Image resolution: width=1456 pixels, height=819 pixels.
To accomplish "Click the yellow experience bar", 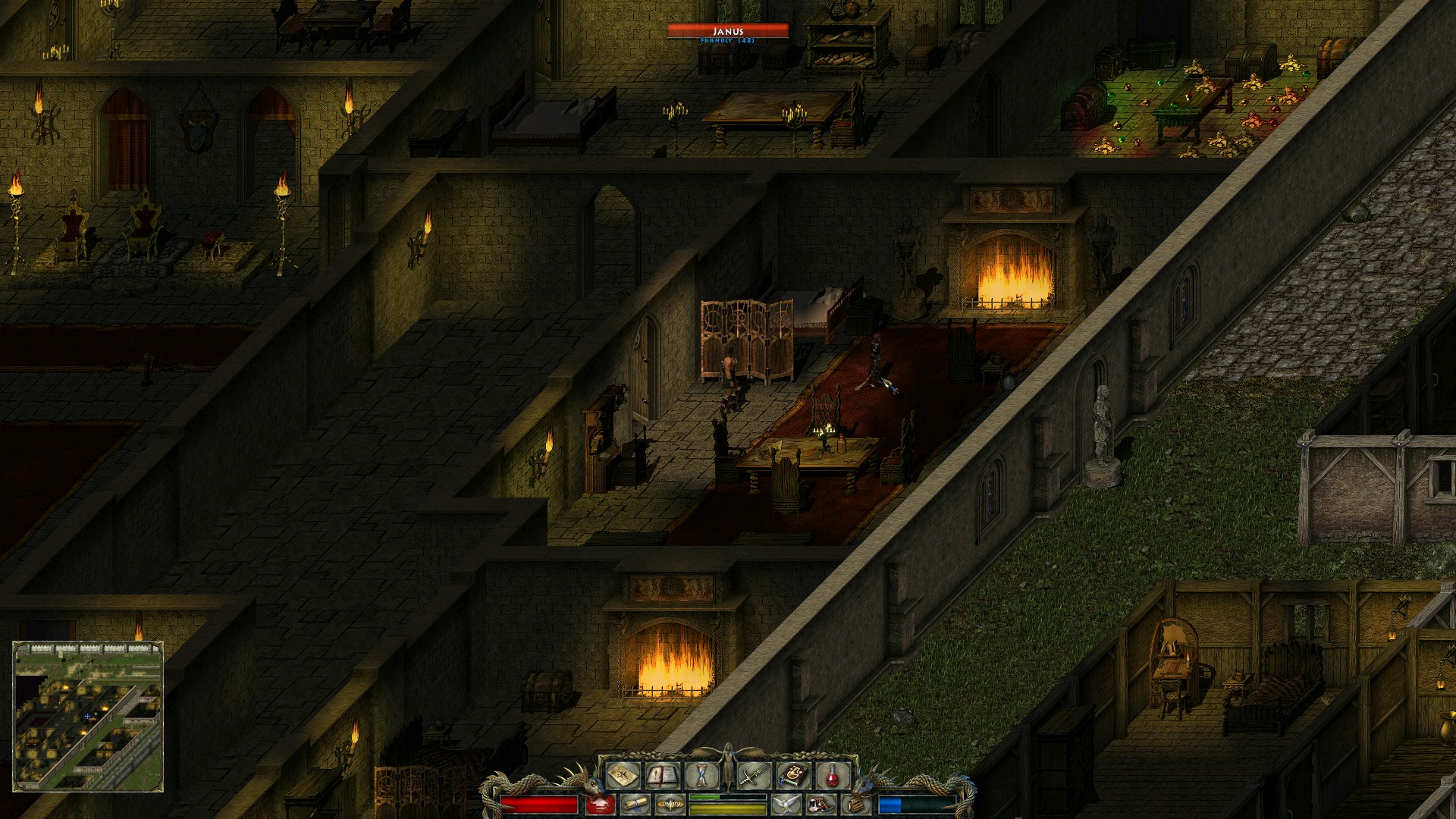I will 728,808.
